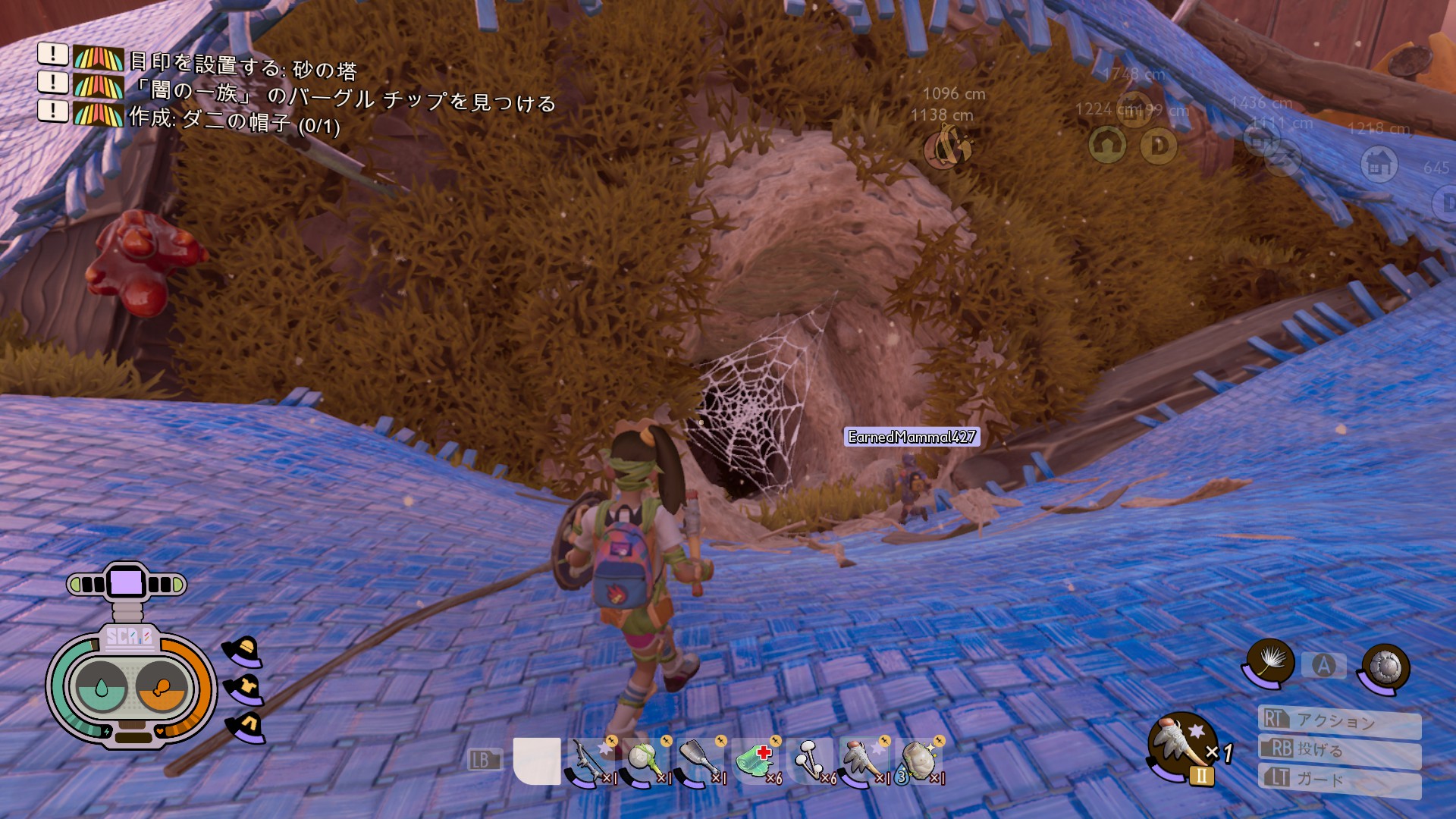Pick the white mushroom hotbar slot

(810, 761)
